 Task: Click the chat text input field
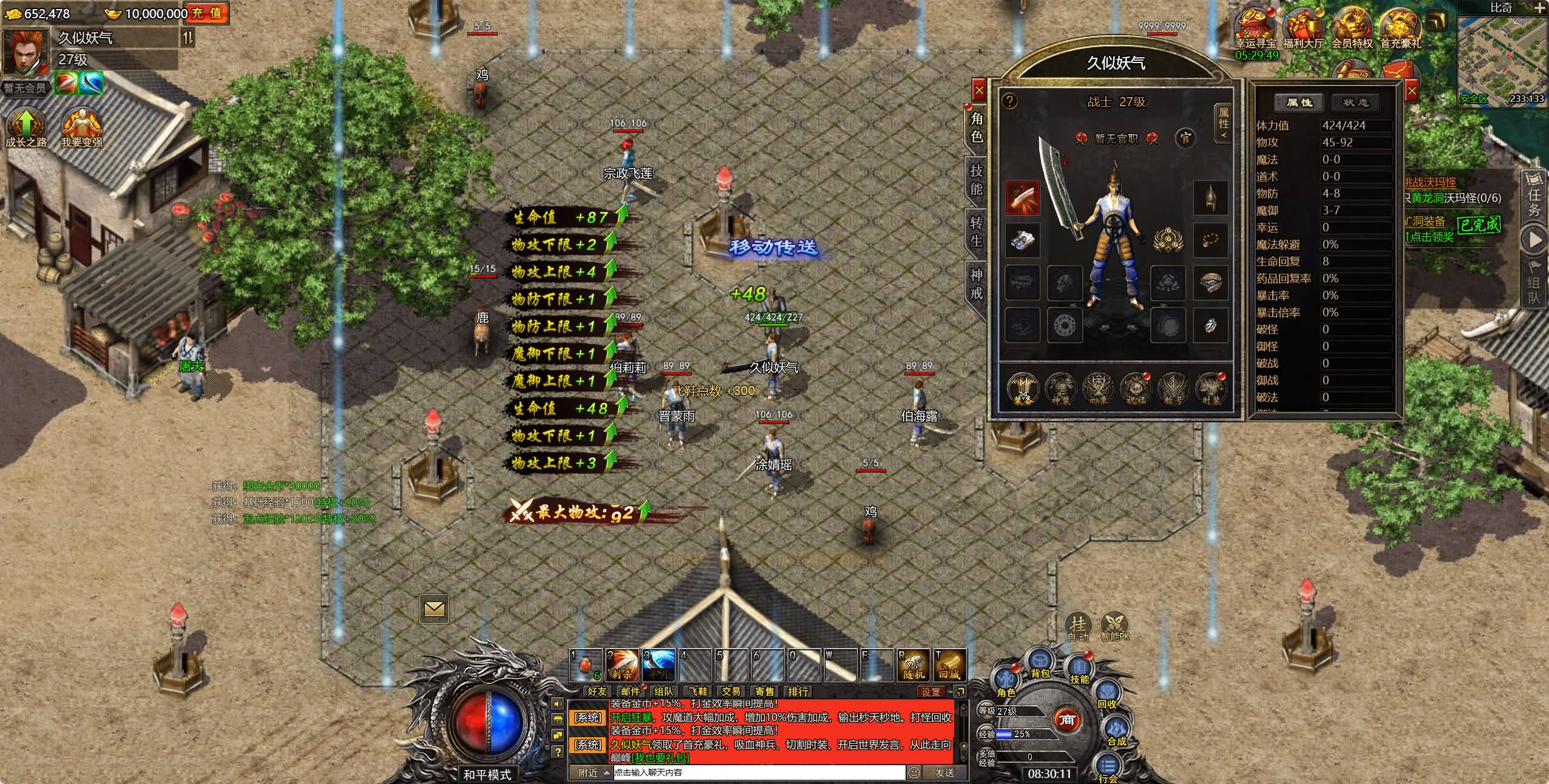pyautogui.click(x=759, y=772)
